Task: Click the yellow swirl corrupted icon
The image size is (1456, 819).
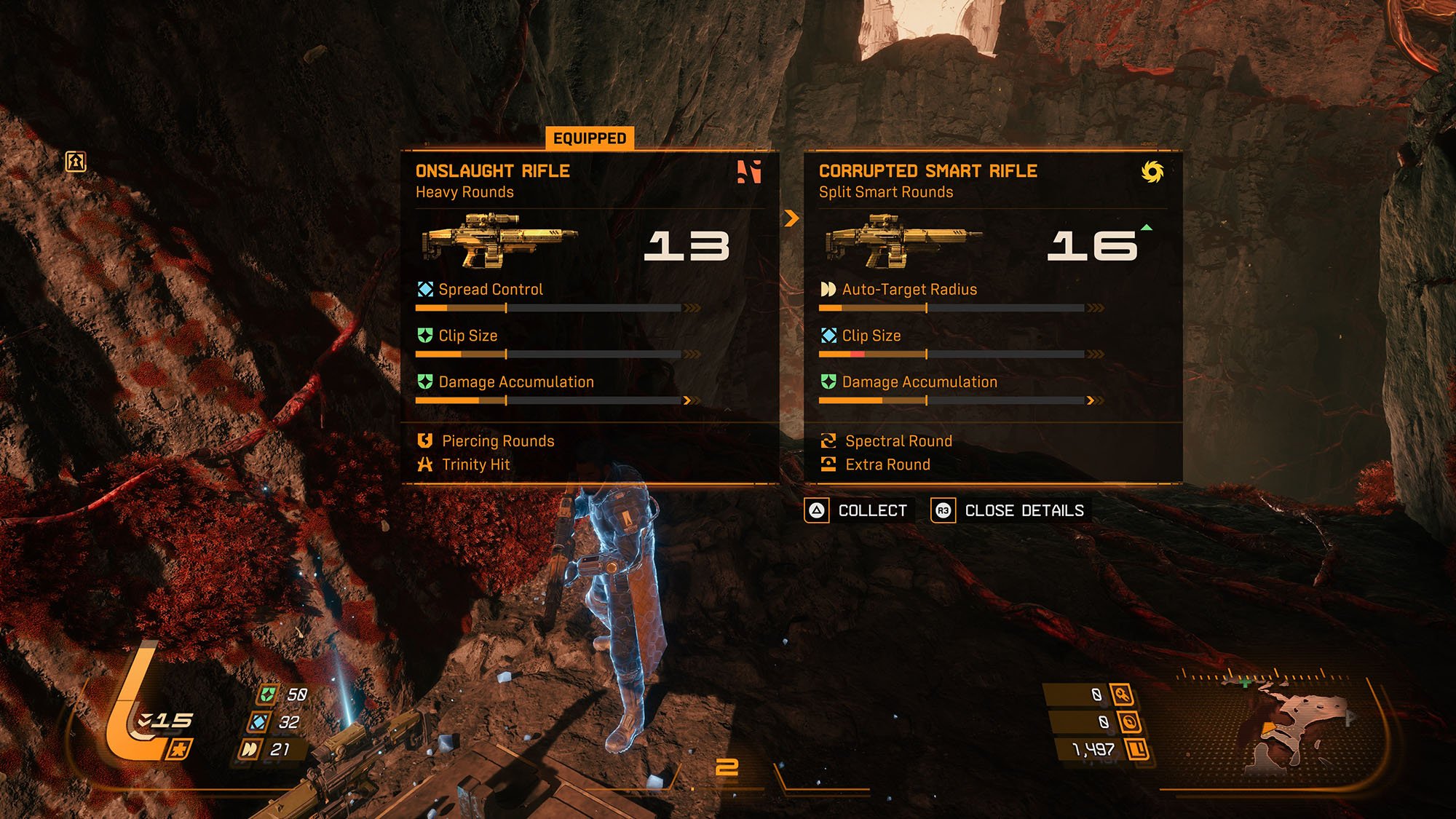Action: click(x=1152, y=172)
